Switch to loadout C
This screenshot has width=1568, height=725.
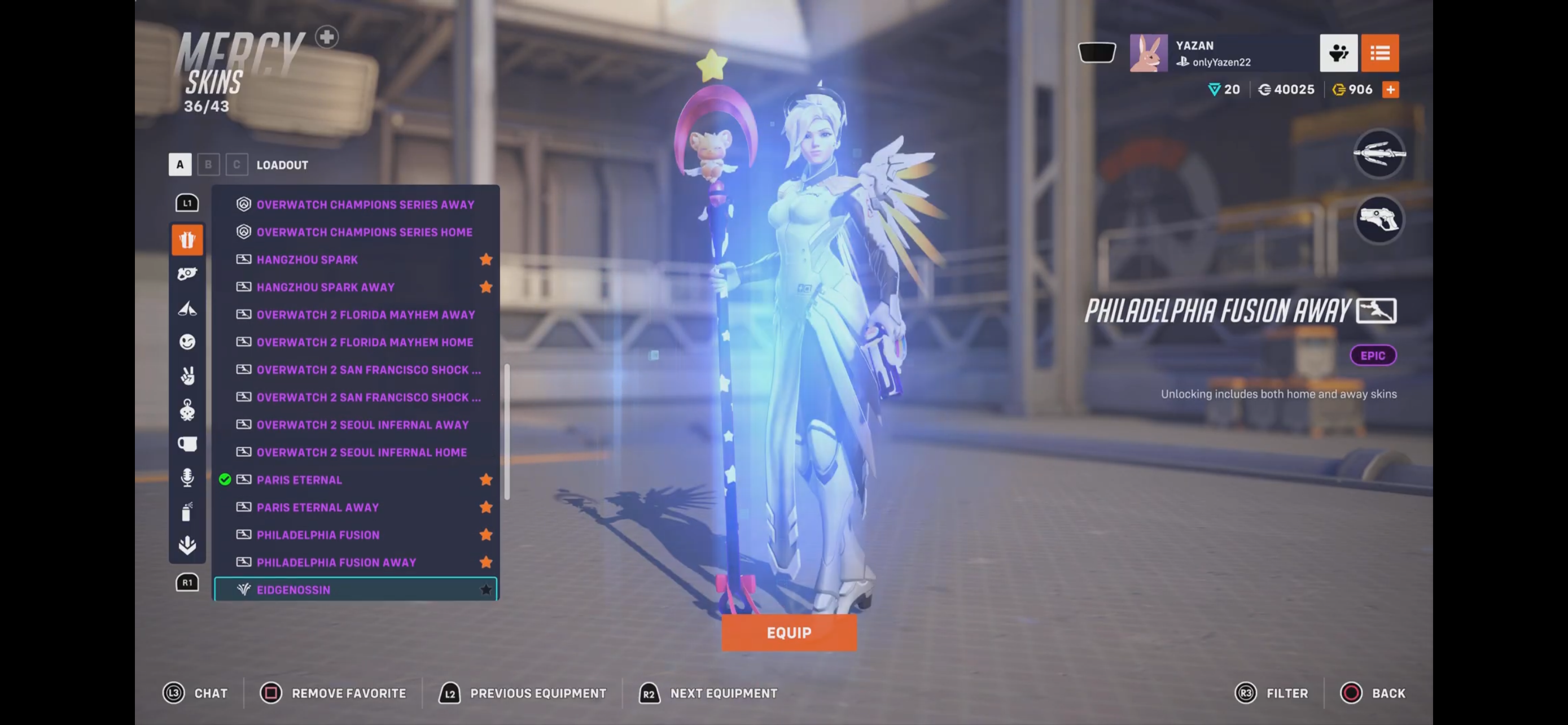point(237,164)
